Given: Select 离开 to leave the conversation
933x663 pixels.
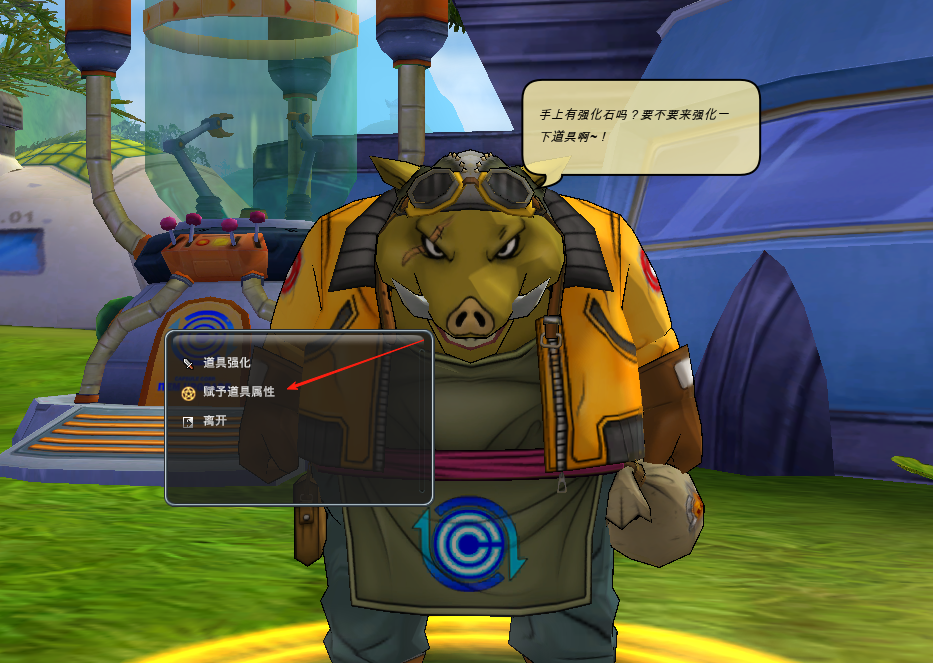Looking at the screenshot, I should coord(214,421).
